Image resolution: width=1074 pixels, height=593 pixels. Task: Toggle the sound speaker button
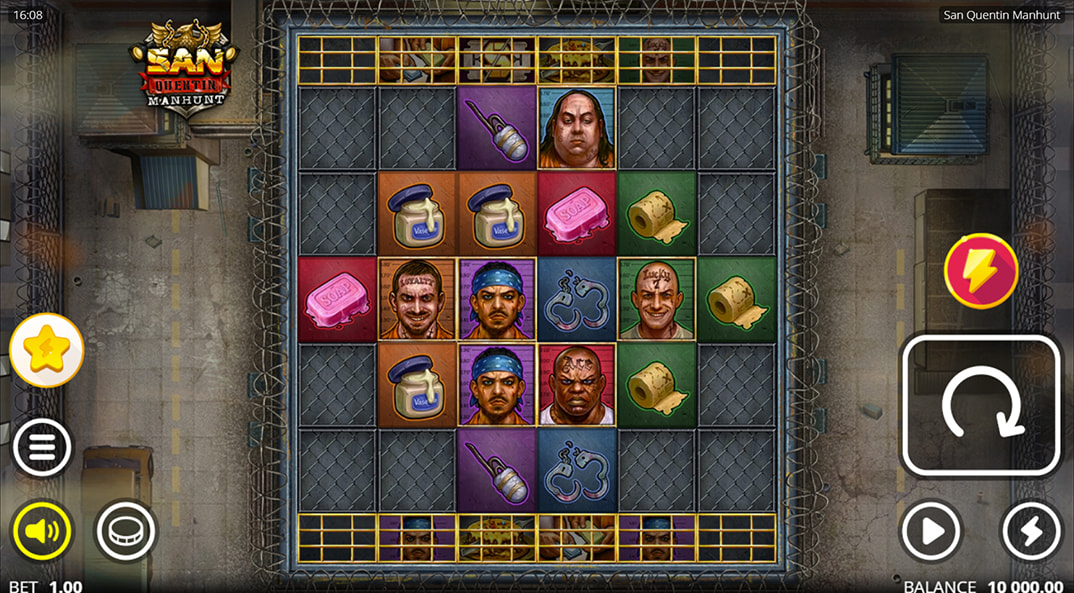42,530
